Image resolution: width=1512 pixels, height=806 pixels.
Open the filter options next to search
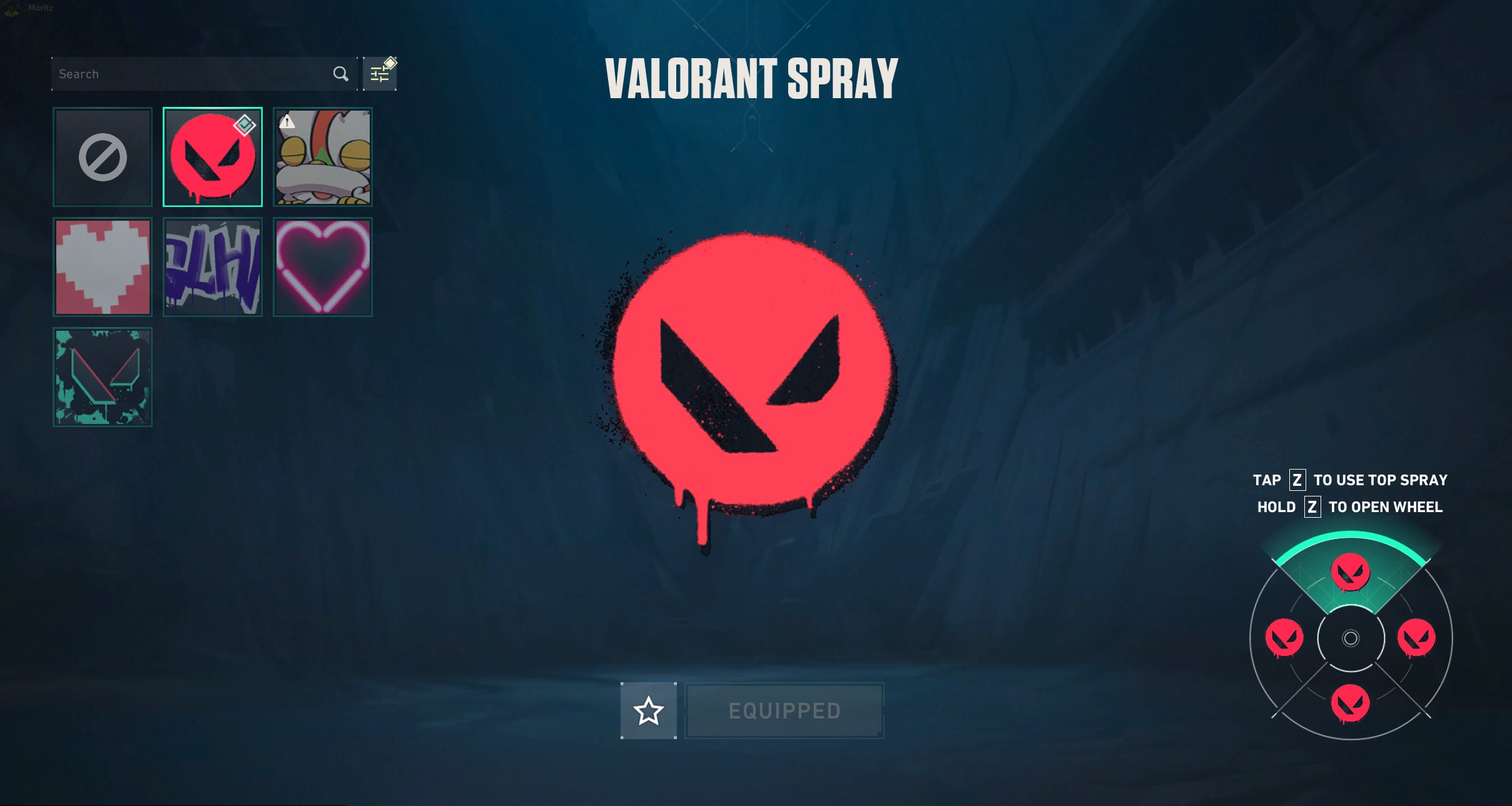coord(380,73)
